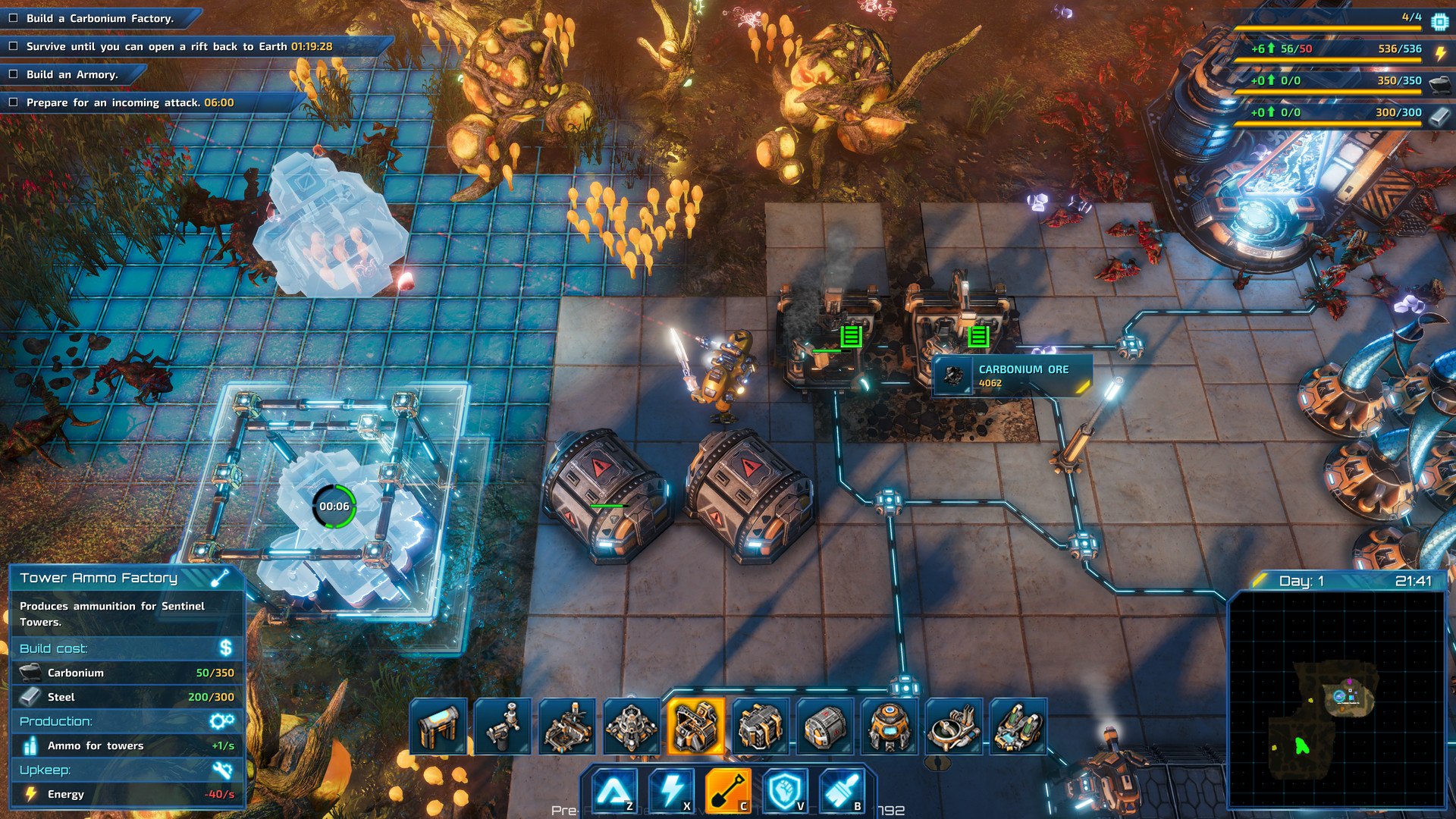Select the lightning Energy build category

tap(671, 789)
